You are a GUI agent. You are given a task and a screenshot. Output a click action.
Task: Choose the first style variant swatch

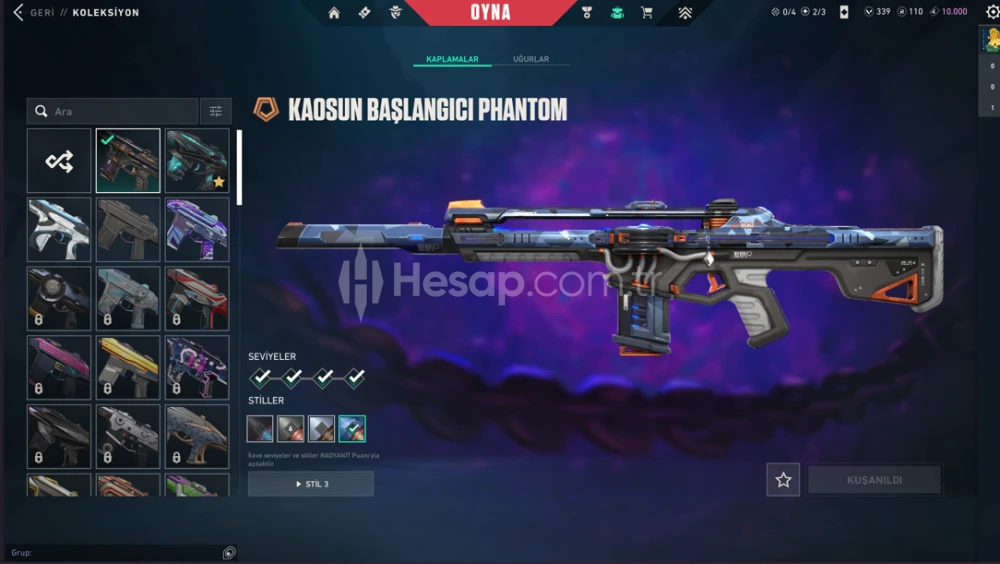(260, 429)
